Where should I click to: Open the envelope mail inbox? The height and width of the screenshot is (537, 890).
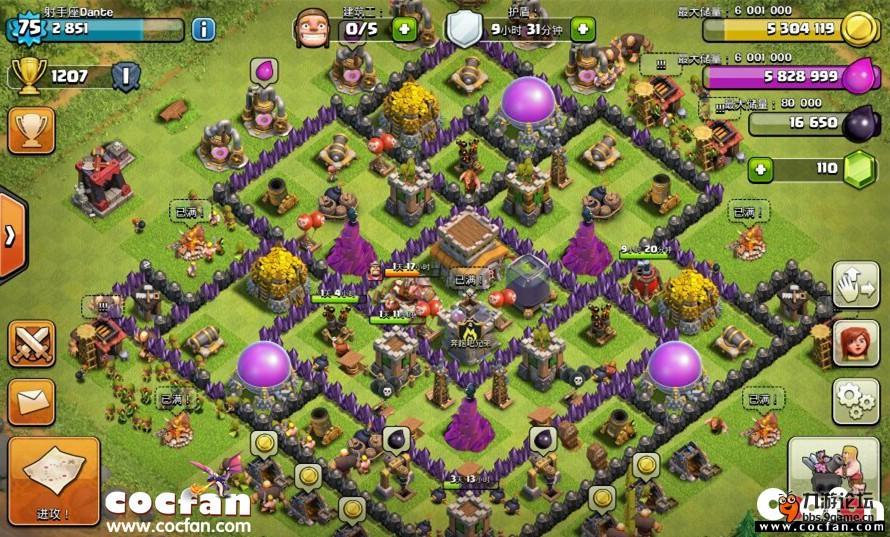coord(31,400)
